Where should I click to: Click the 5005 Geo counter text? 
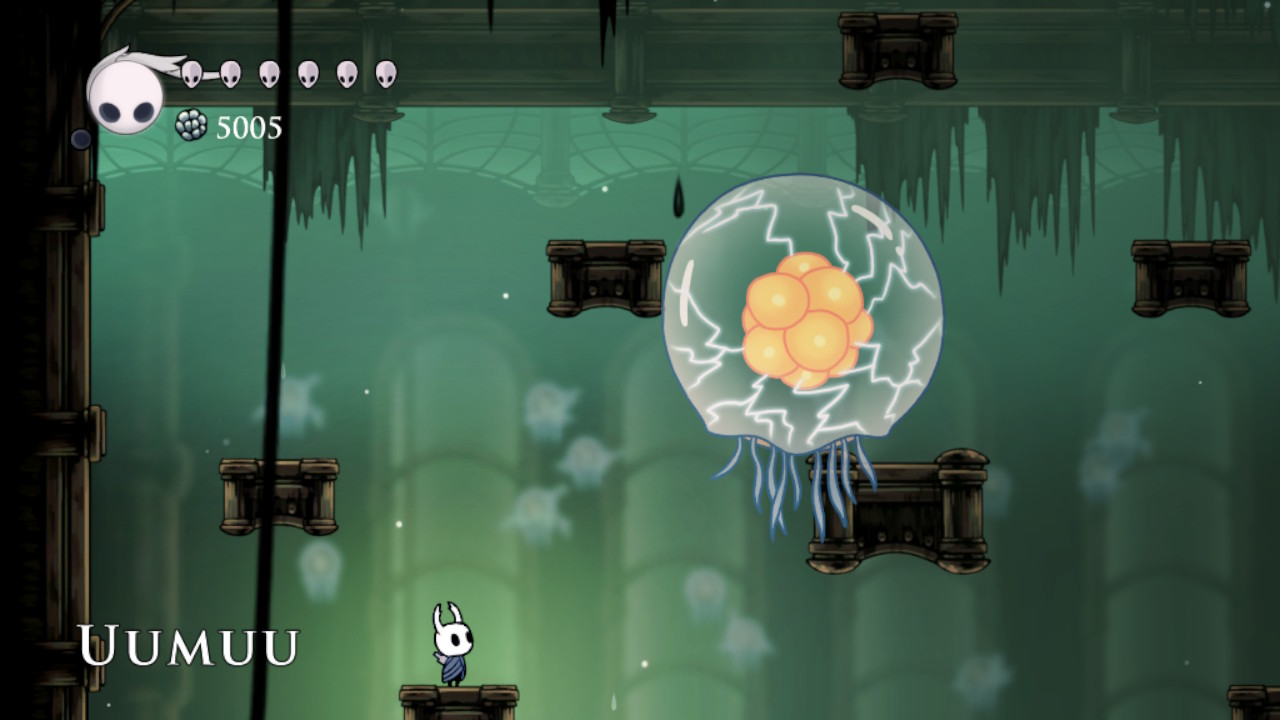(247, 126)
